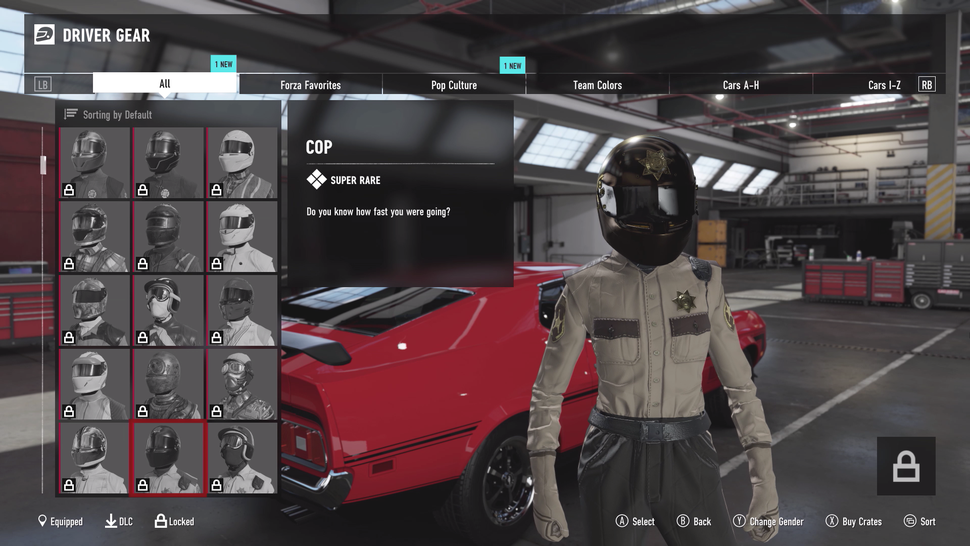
Task: Open the Forza Favorites tab
Action: pyautogui.click(x=310, y=85)
